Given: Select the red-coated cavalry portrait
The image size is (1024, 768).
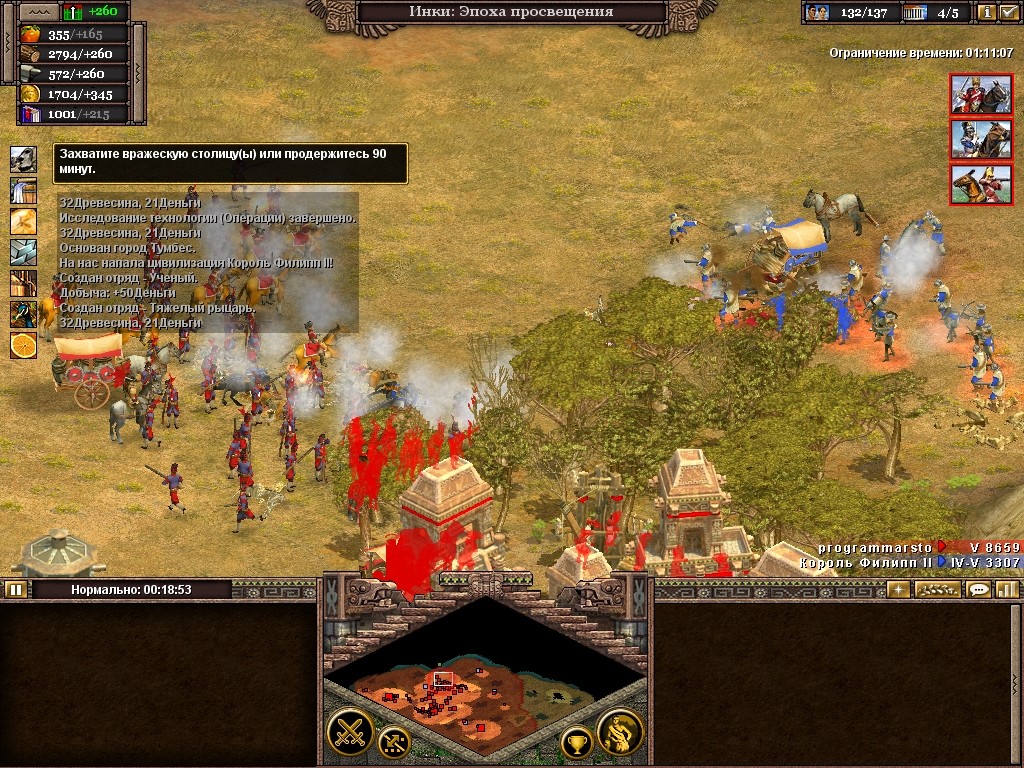Looking at the screenshot, I should click(974, 94).
